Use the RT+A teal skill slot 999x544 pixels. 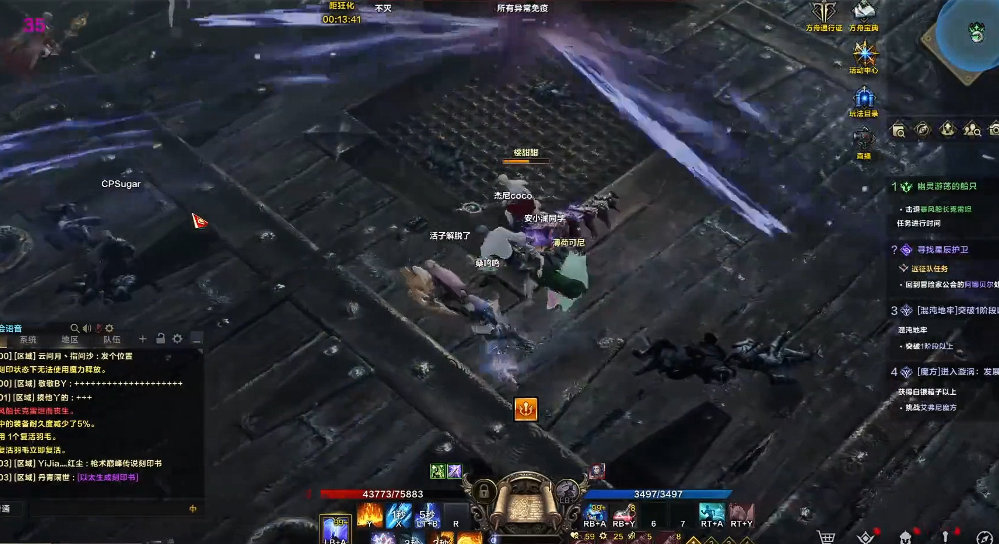712,513
